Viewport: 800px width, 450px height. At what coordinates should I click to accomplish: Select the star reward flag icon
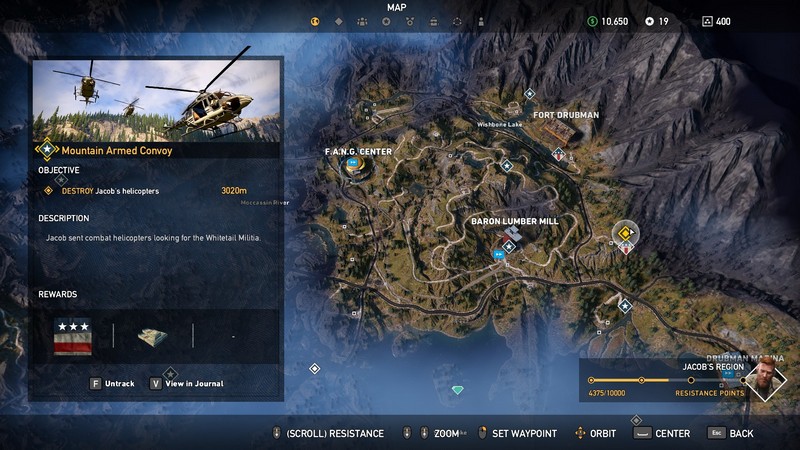click(x=72, y=336)
